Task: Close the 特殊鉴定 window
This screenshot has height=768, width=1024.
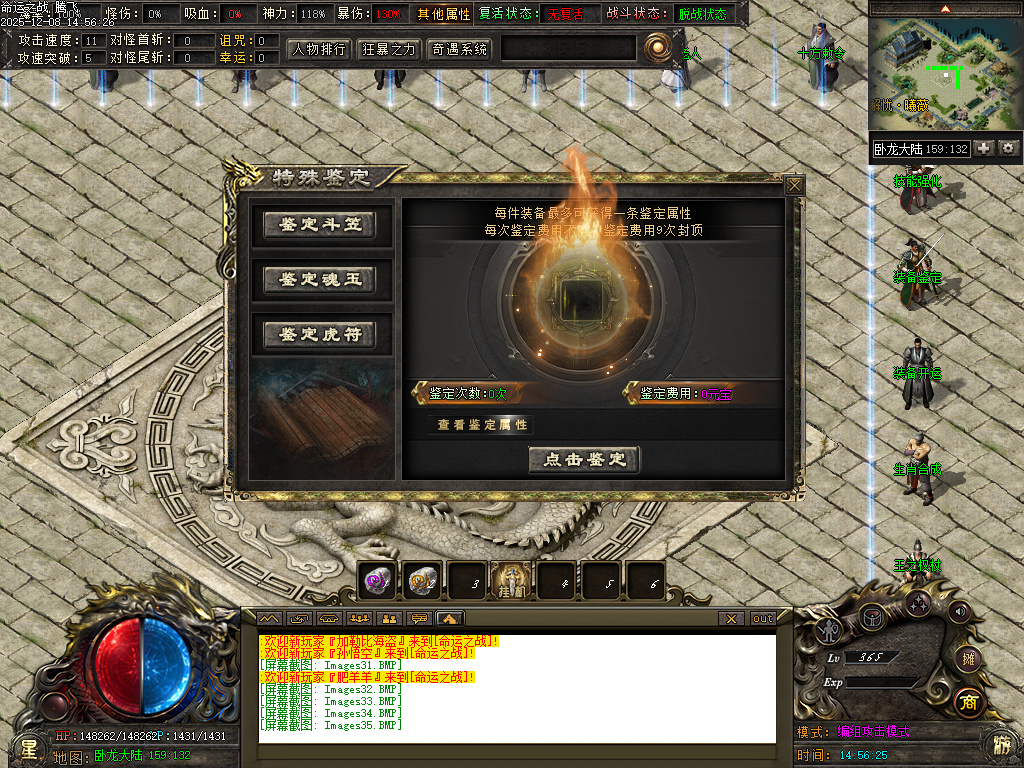Action: [x=794, y=185]
